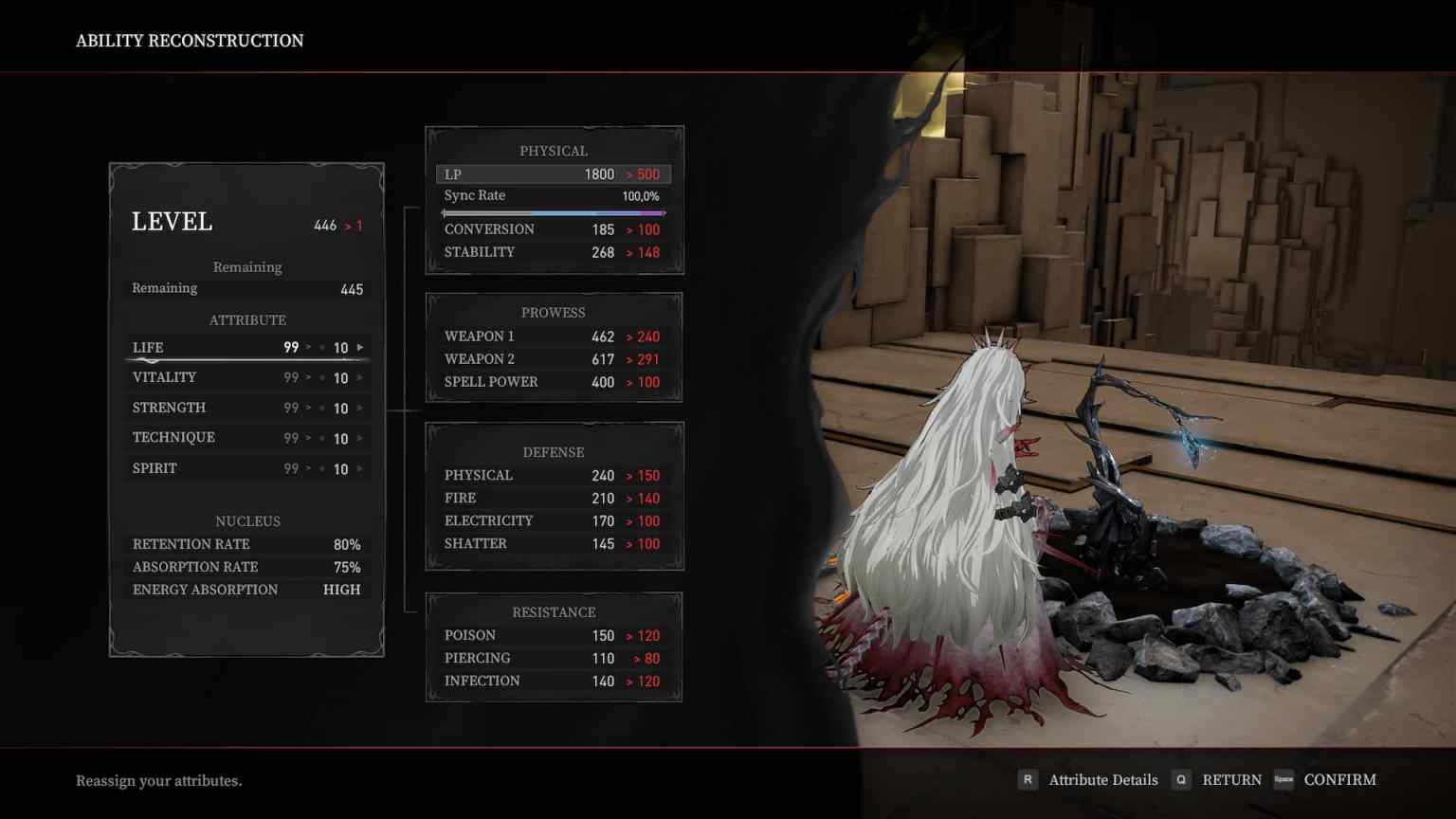Click CONFIRM at the bottom right
Screen dimensions: 1456x819
[1340, 779]
